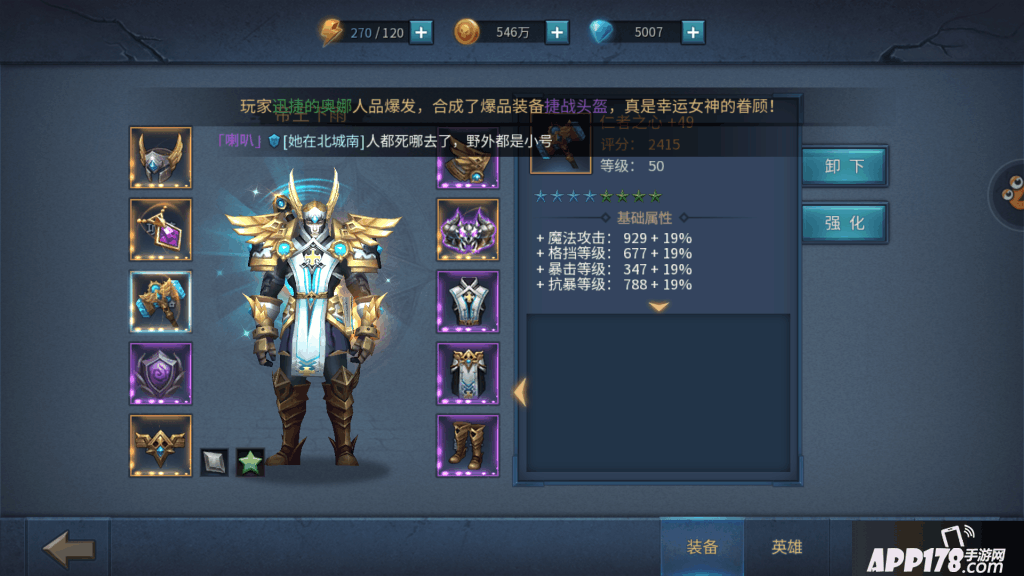Select the golden boots equipment slot

(x=467, y=445)
